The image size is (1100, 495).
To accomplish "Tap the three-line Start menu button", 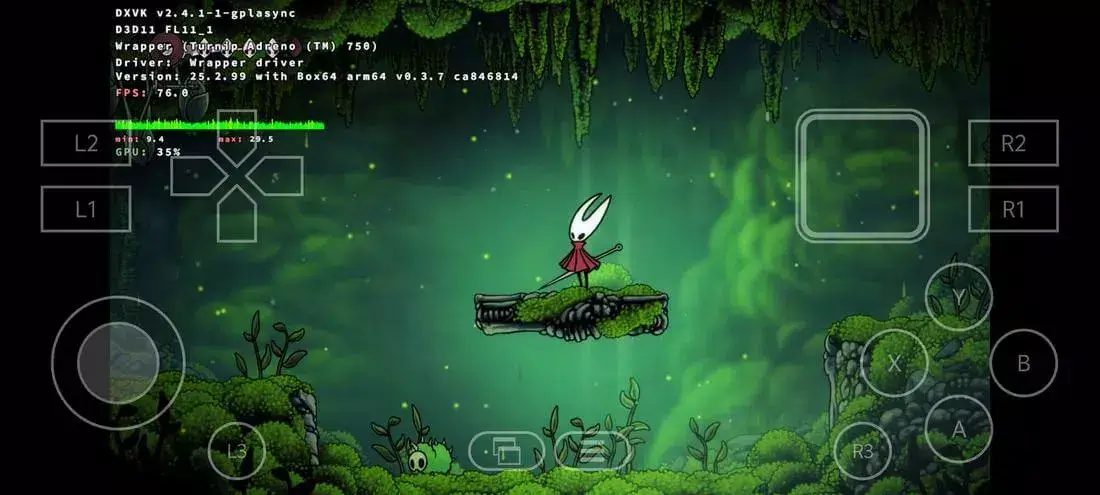I will pos(593,452).
